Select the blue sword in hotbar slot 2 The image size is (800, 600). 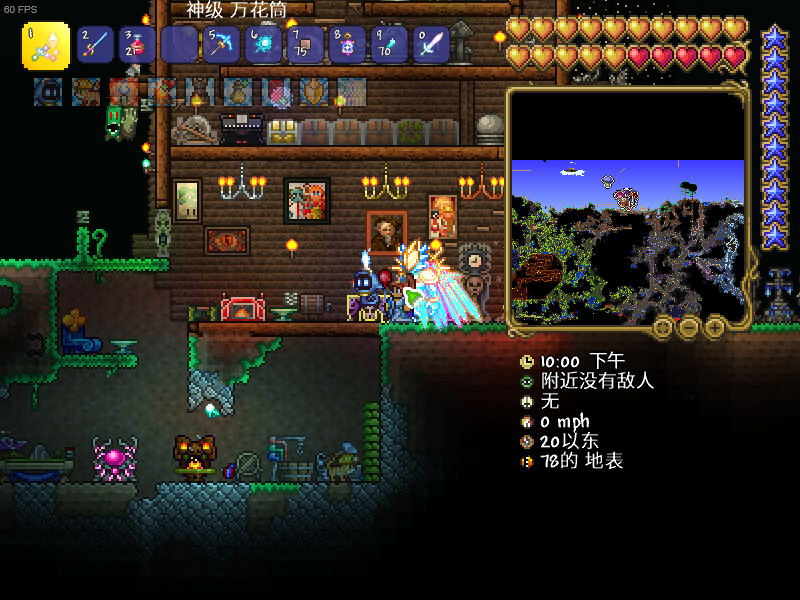[95, 45]
